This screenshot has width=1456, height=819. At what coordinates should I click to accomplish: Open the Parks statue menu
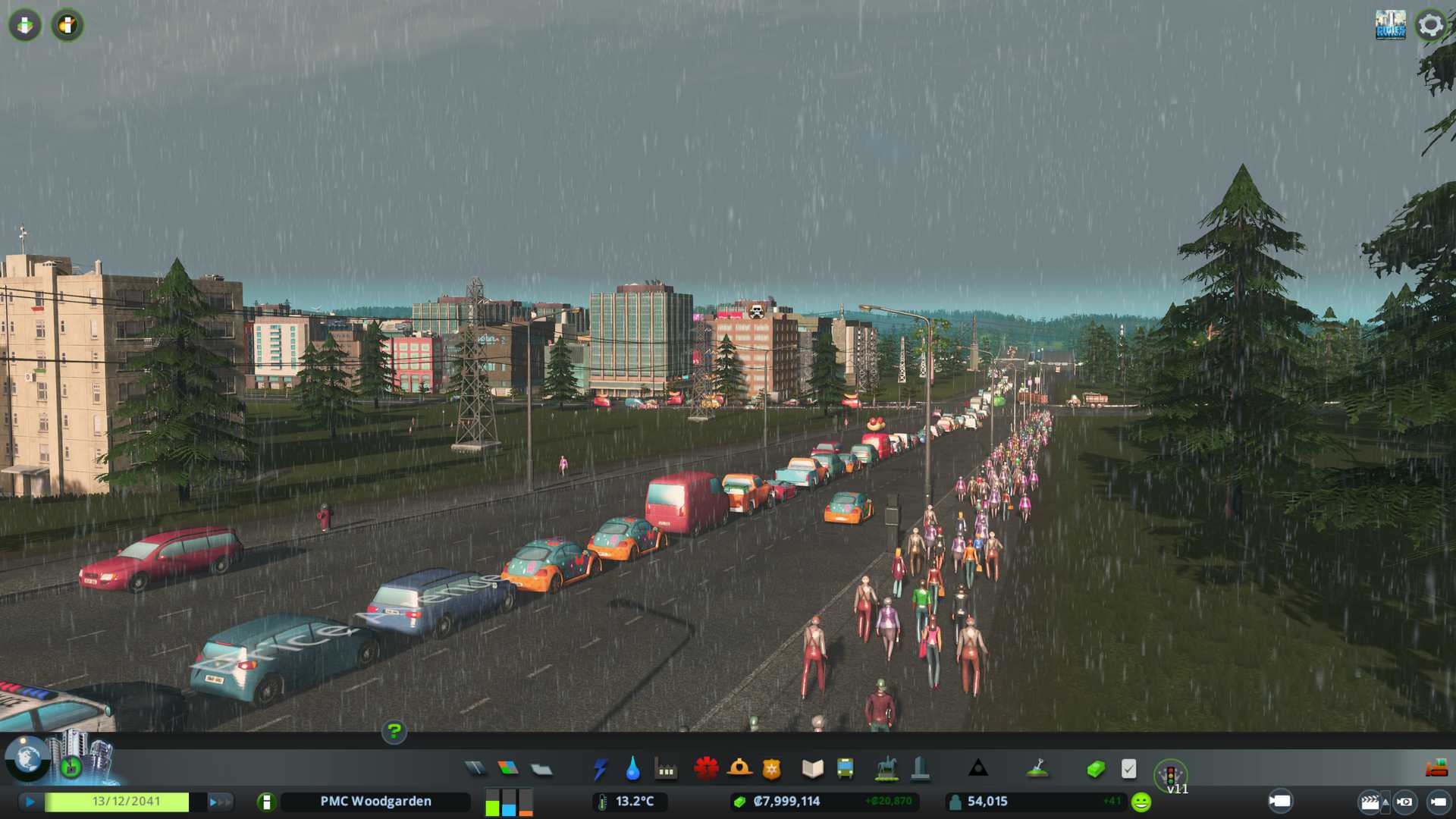(886, 769)
